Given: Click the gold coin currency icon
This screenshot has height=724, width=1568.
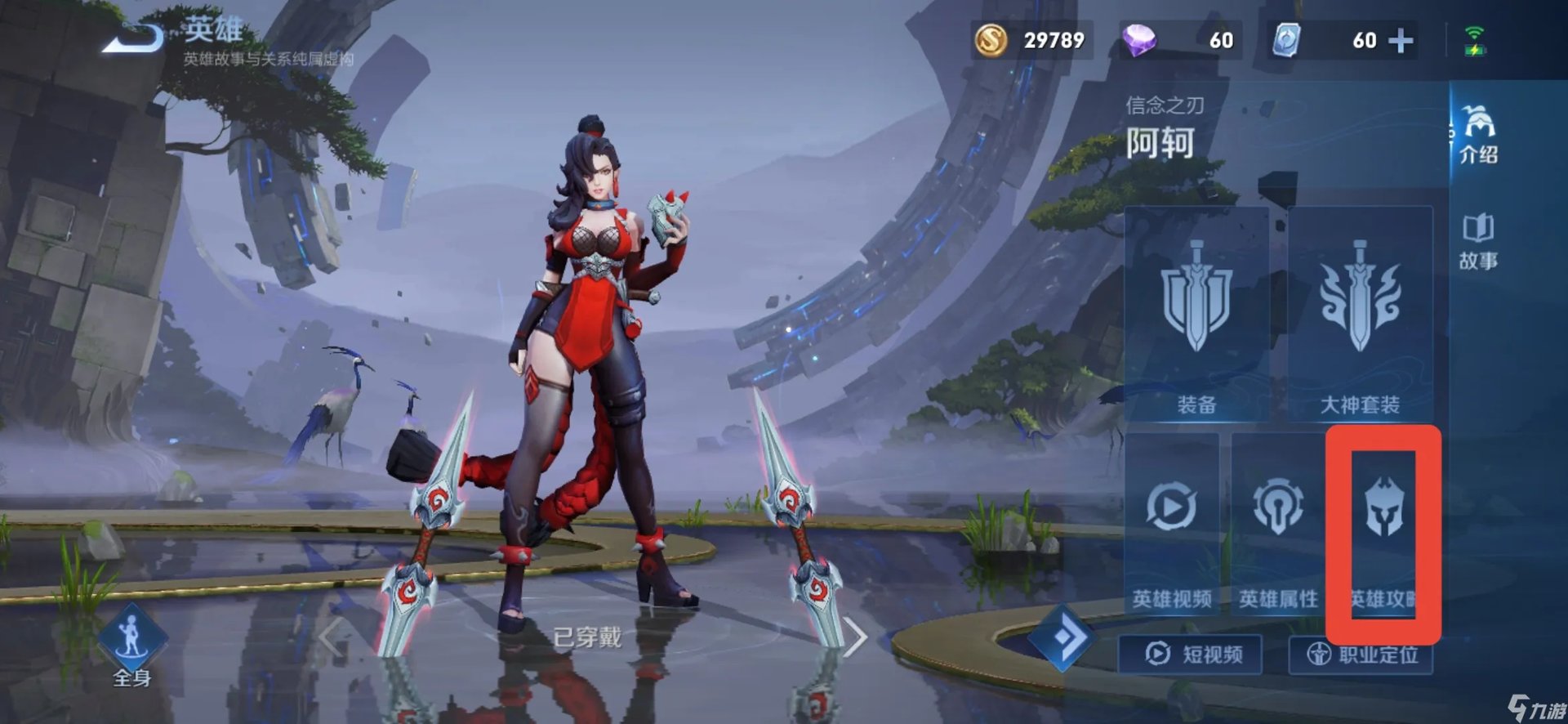Looking at the screenshot, I should click(989, 39).
